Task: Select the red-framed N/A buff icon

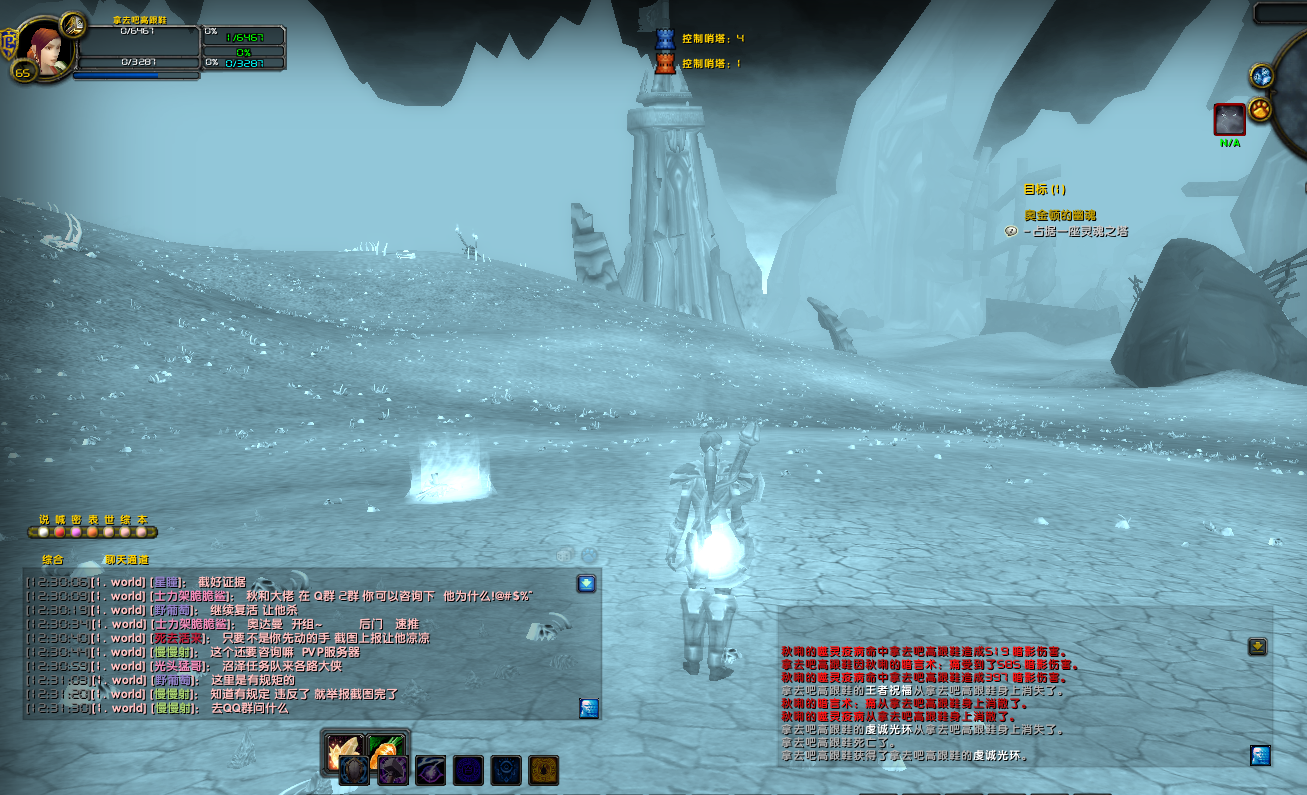Action: (1229, 119)
